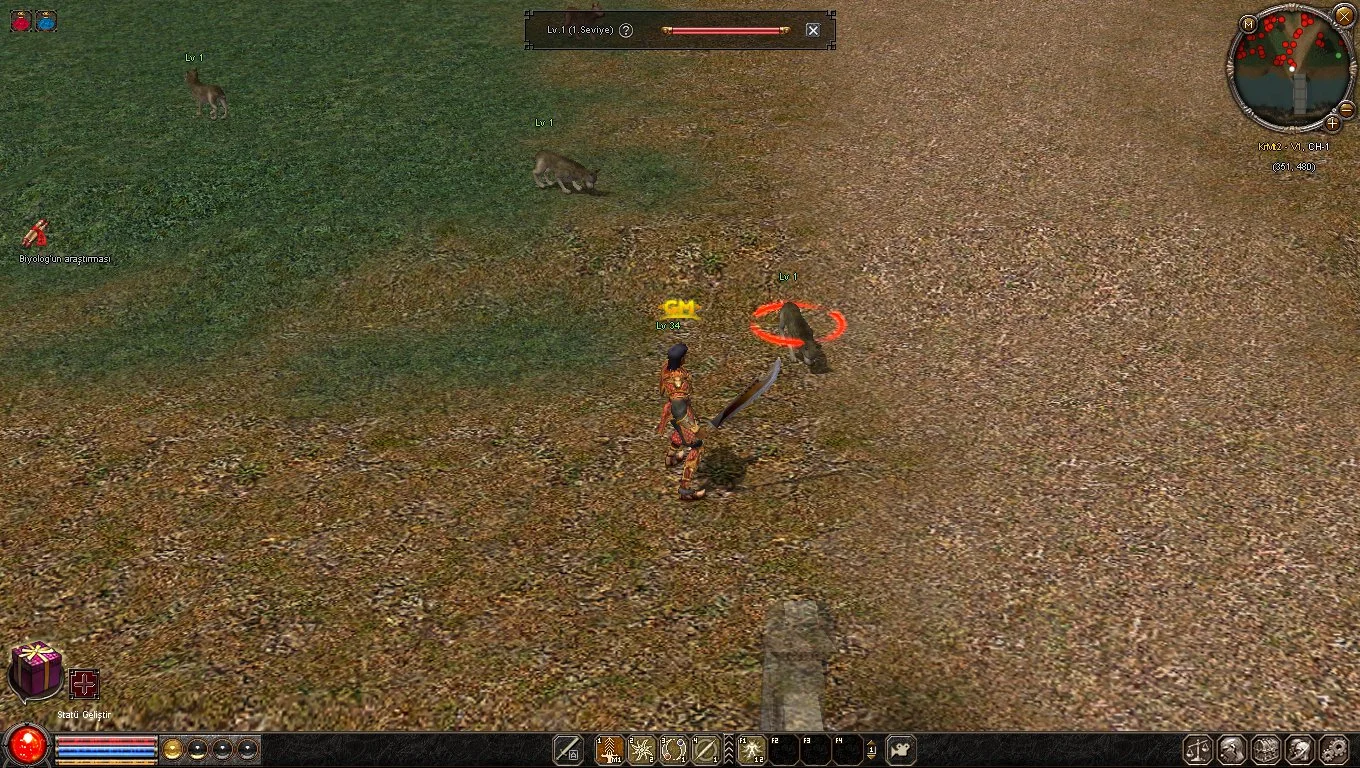The image size is (1360, 768).
Task: Use the F1 quickslot aura skill
Action: pyautogui.click(x=751, y=749)
